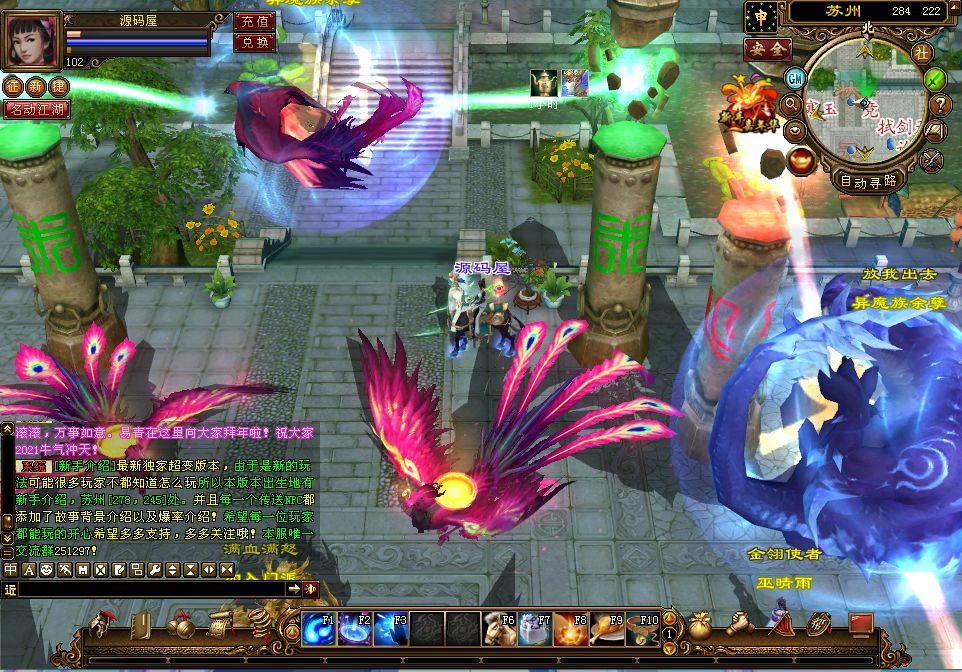Open the 充值 recharge button

(x=255, y=21)
